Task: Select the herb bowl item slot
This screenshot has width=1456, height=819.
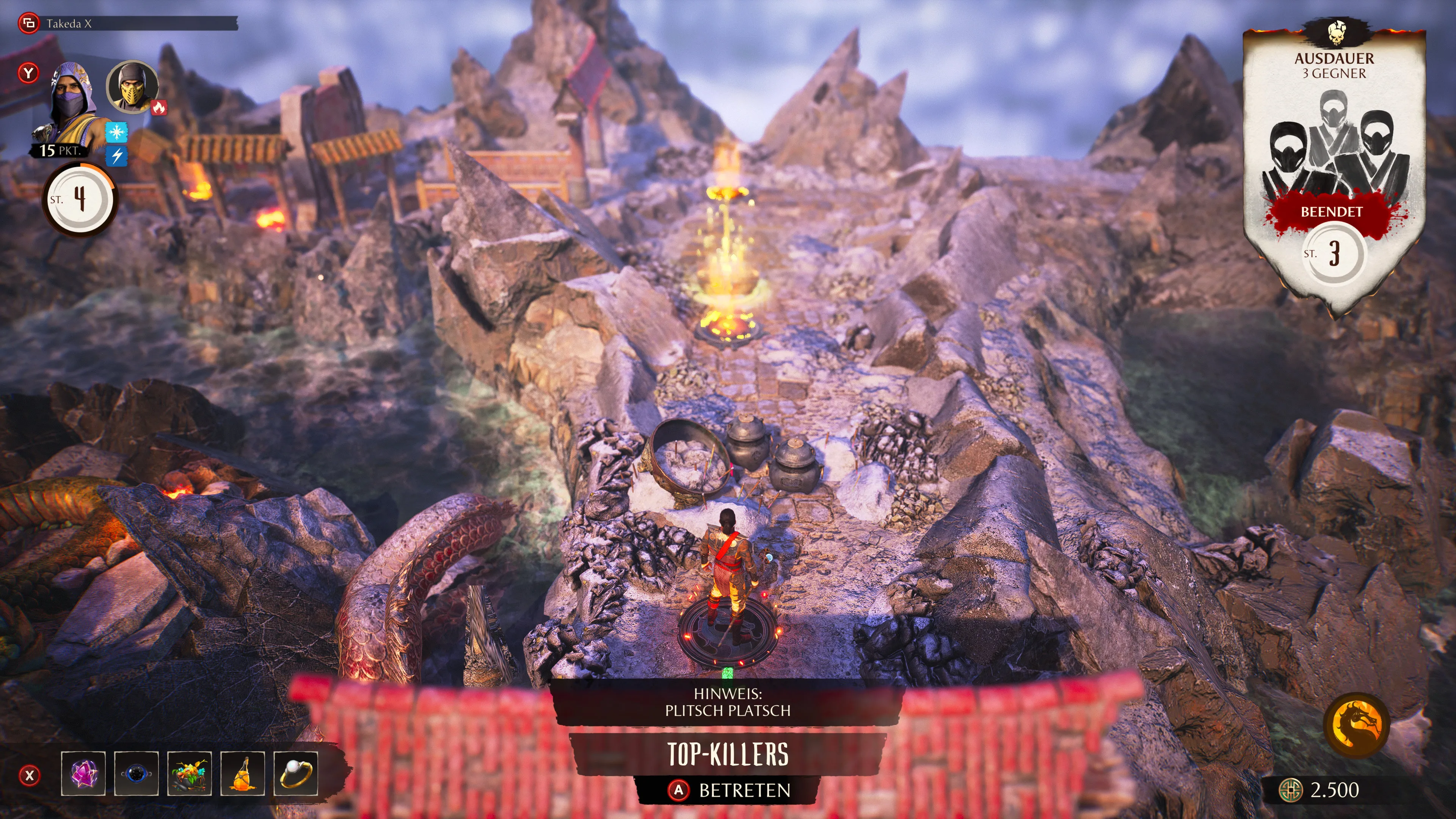Action: coord(189,774)
